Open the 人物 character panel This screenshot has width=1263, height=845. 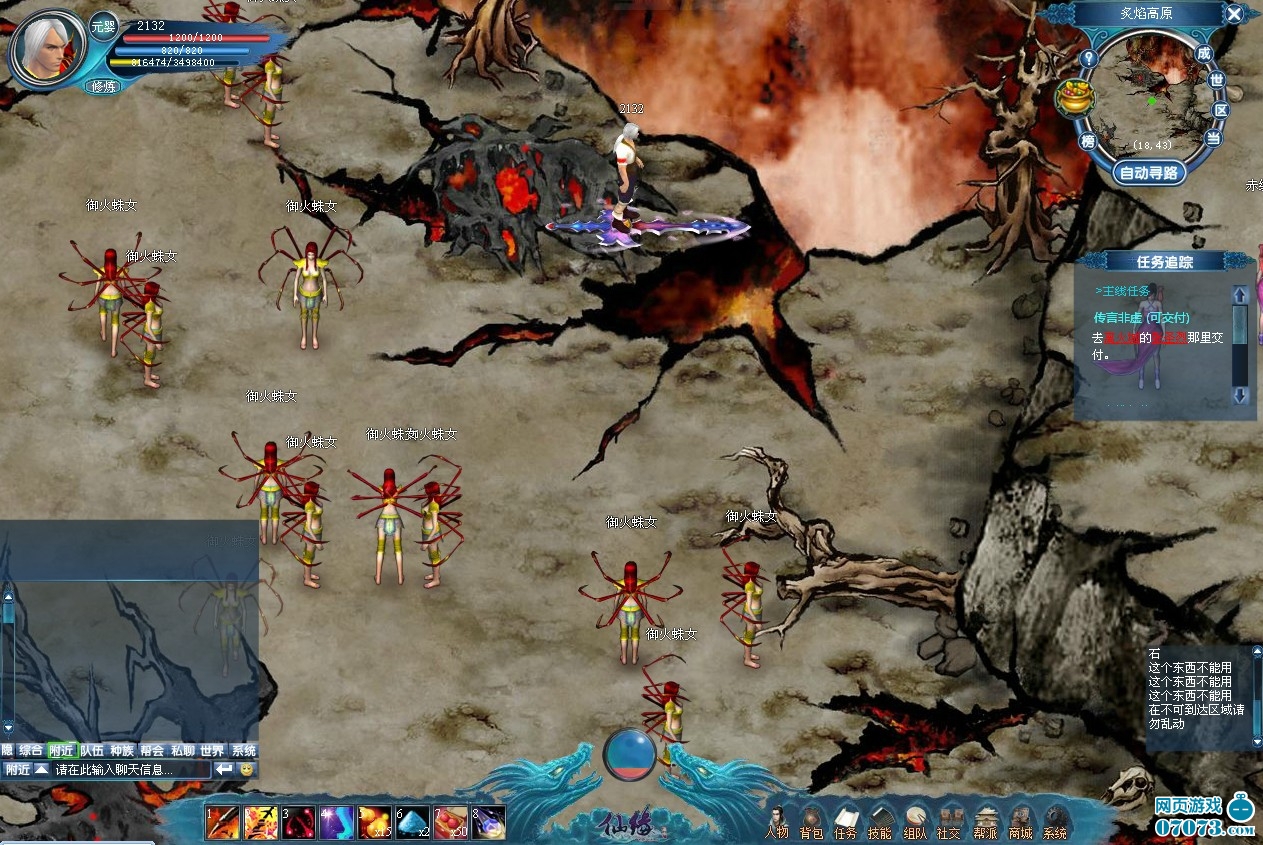777,823
